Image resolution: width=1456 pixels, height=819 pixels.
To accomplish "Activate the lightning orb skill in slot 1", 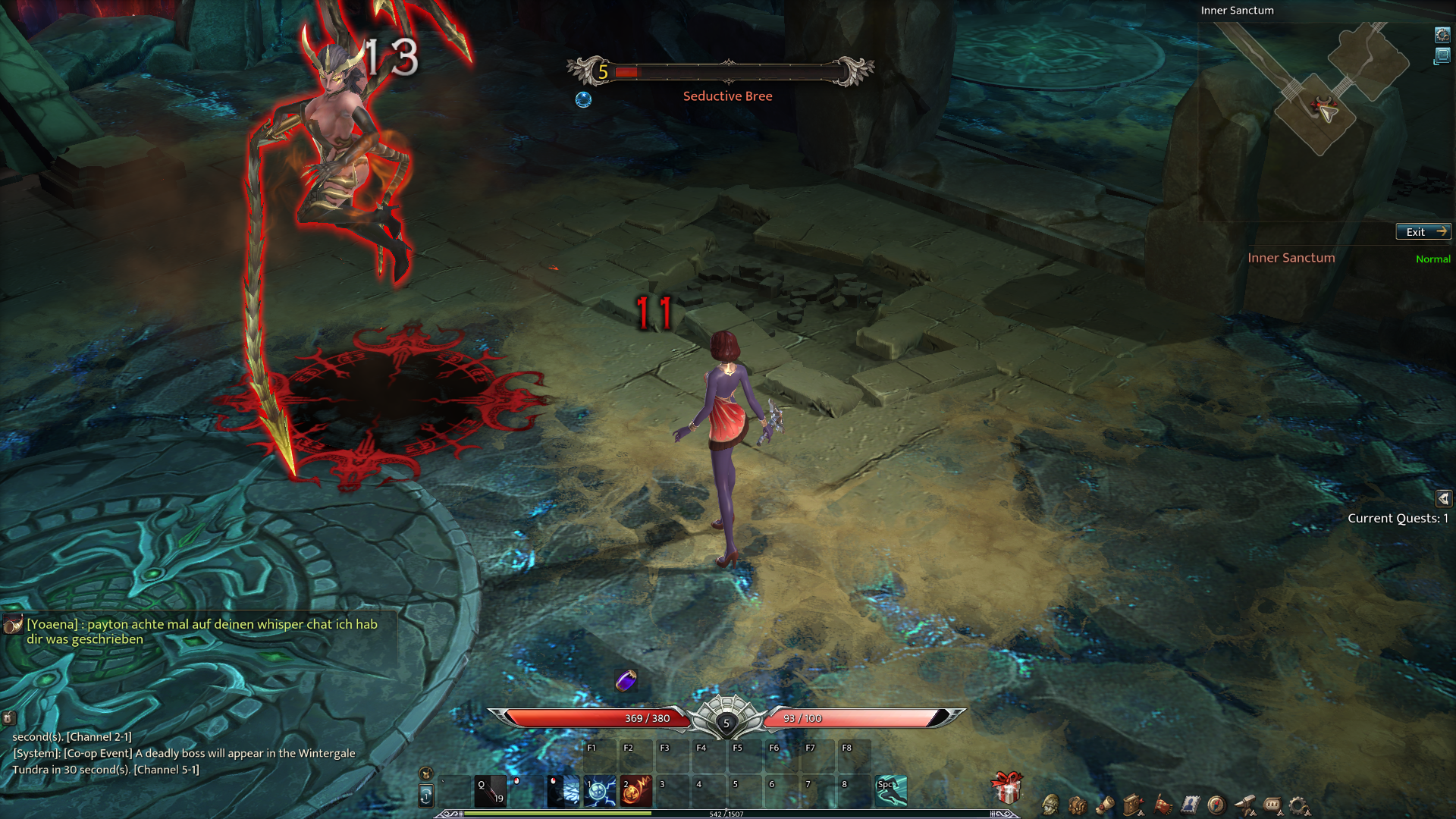I will 599,791.
